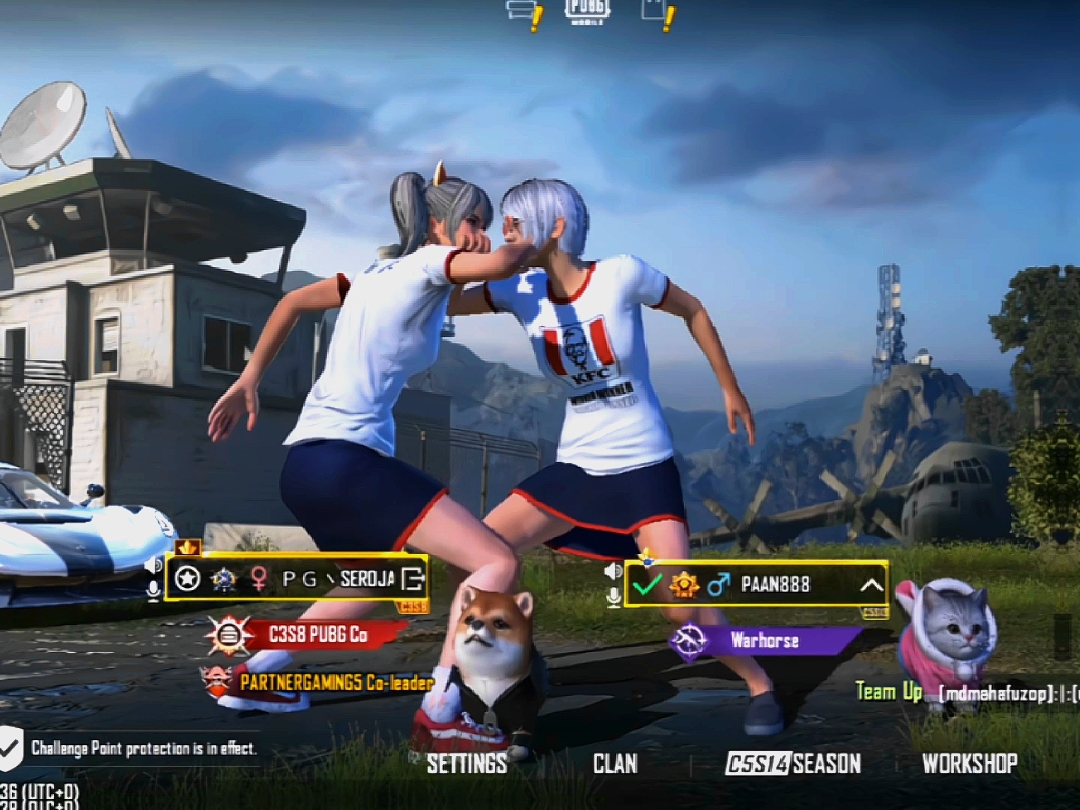Open the Settings menu

[x=466, y=764]
